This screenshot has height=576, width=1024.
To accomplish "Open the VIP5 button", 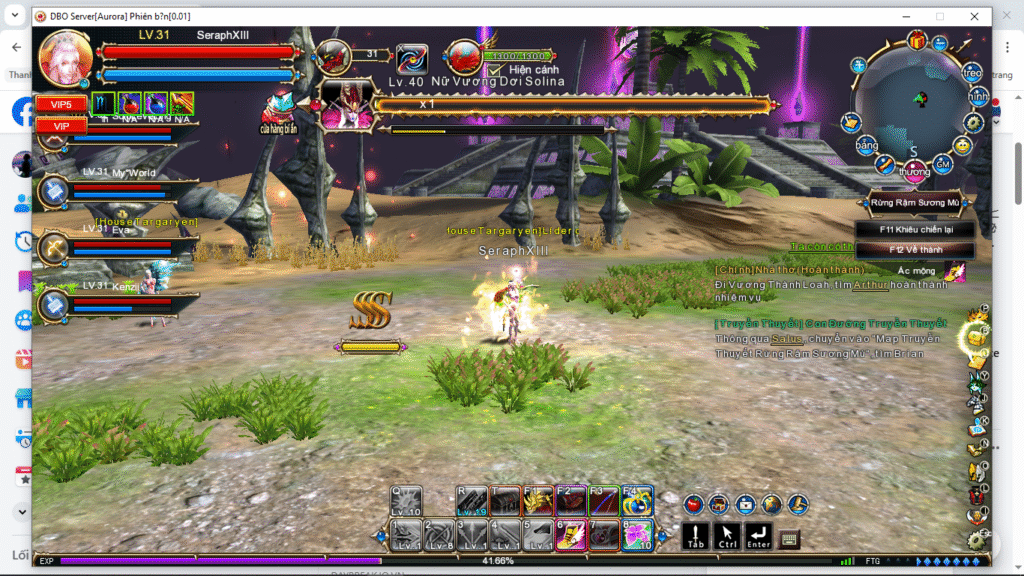I will click(60, 103).
